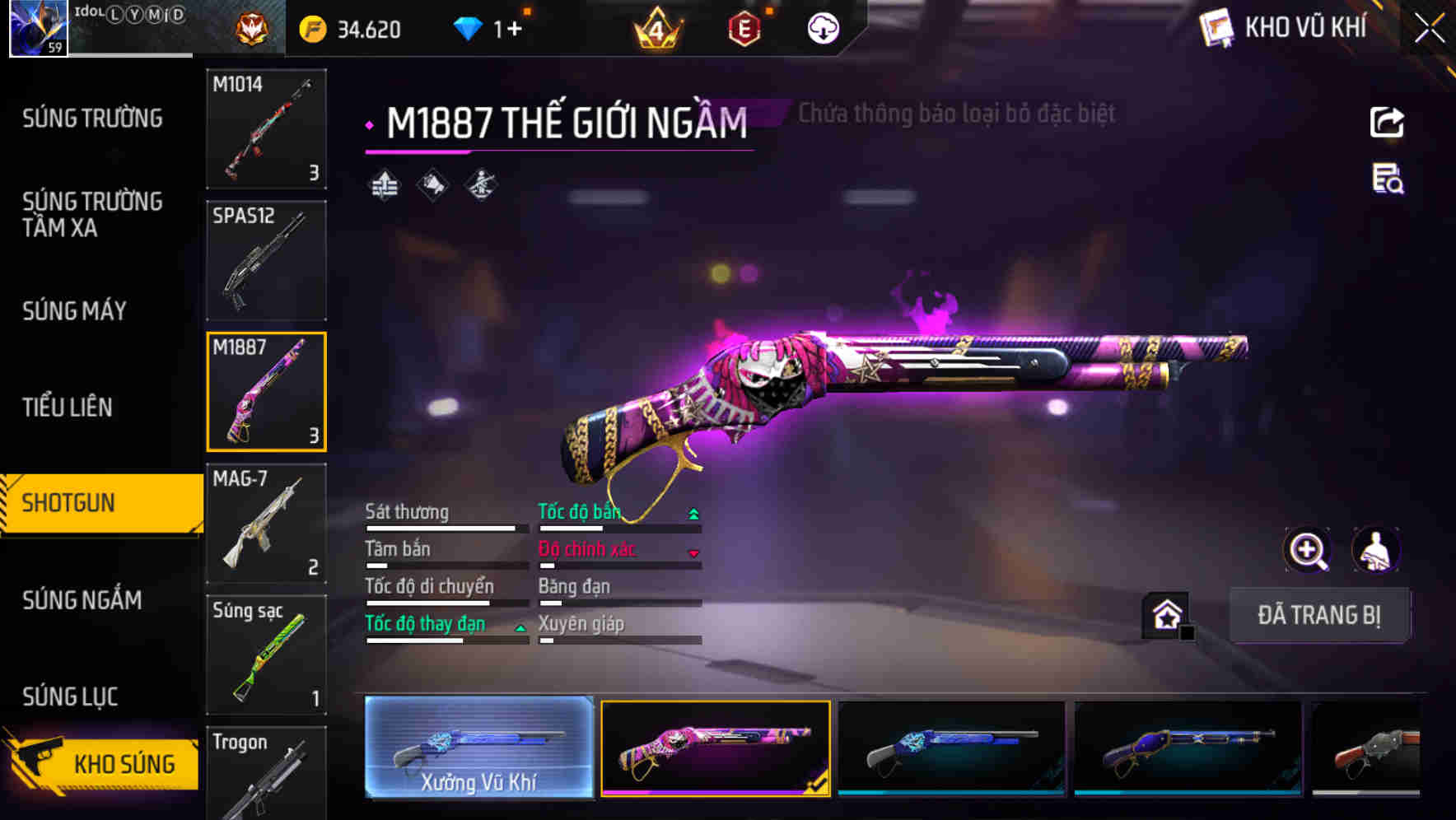Click the cloud download icon in top bar
The width and height of the screenshot is (1456, 820).
821,27
